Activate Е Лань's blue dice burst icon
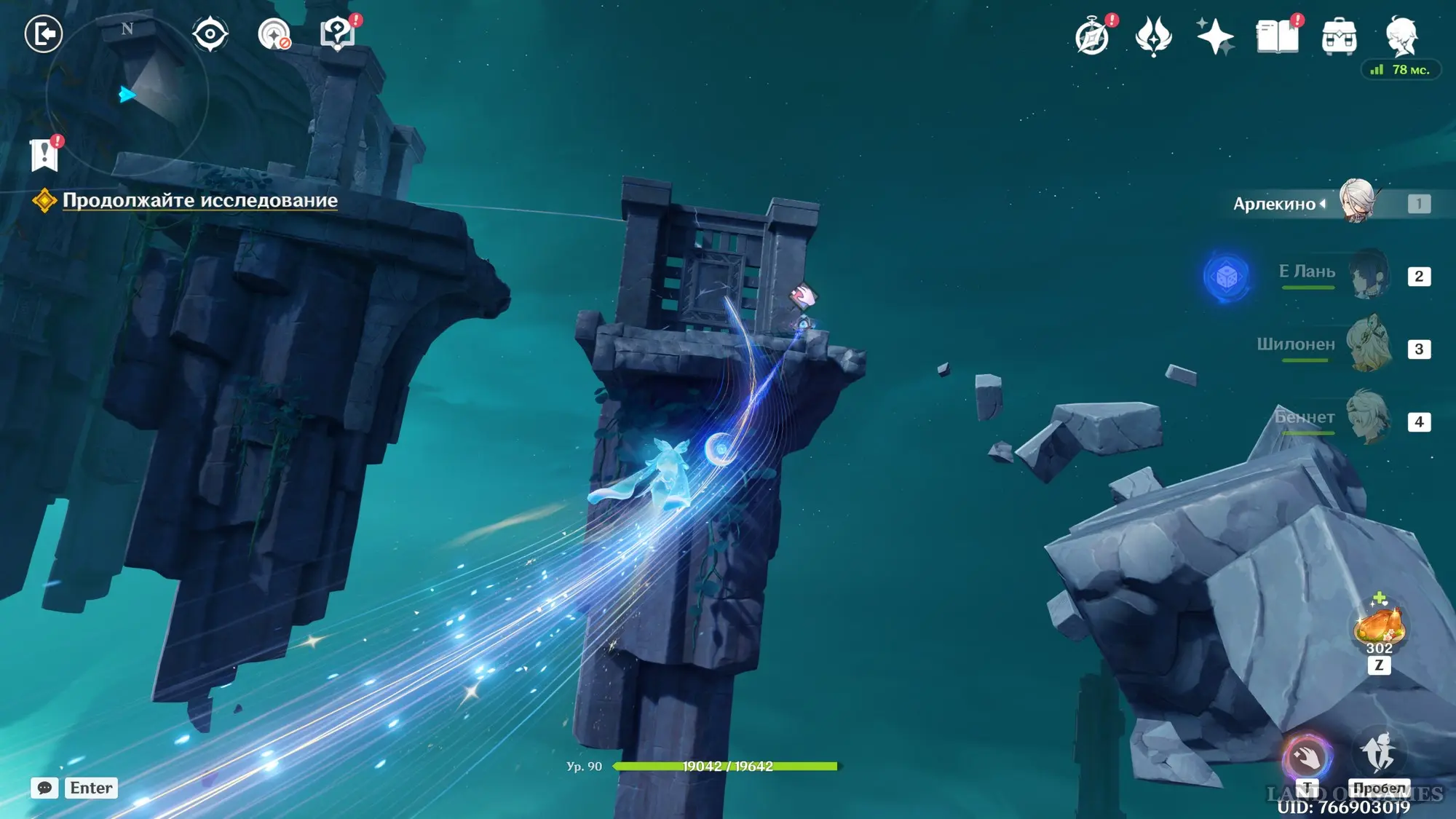 coord(1227,277)
